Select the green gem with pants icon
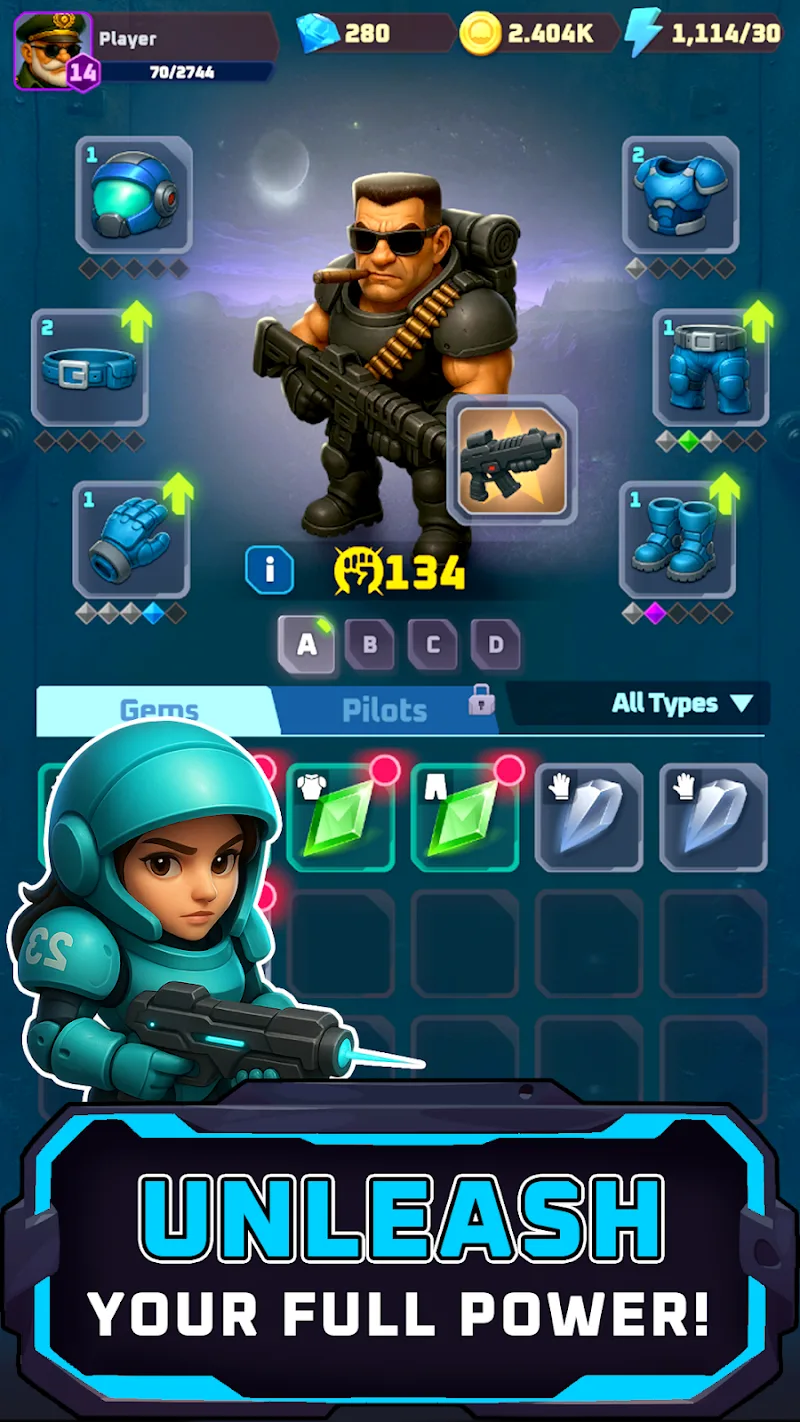 coord(464,817)
